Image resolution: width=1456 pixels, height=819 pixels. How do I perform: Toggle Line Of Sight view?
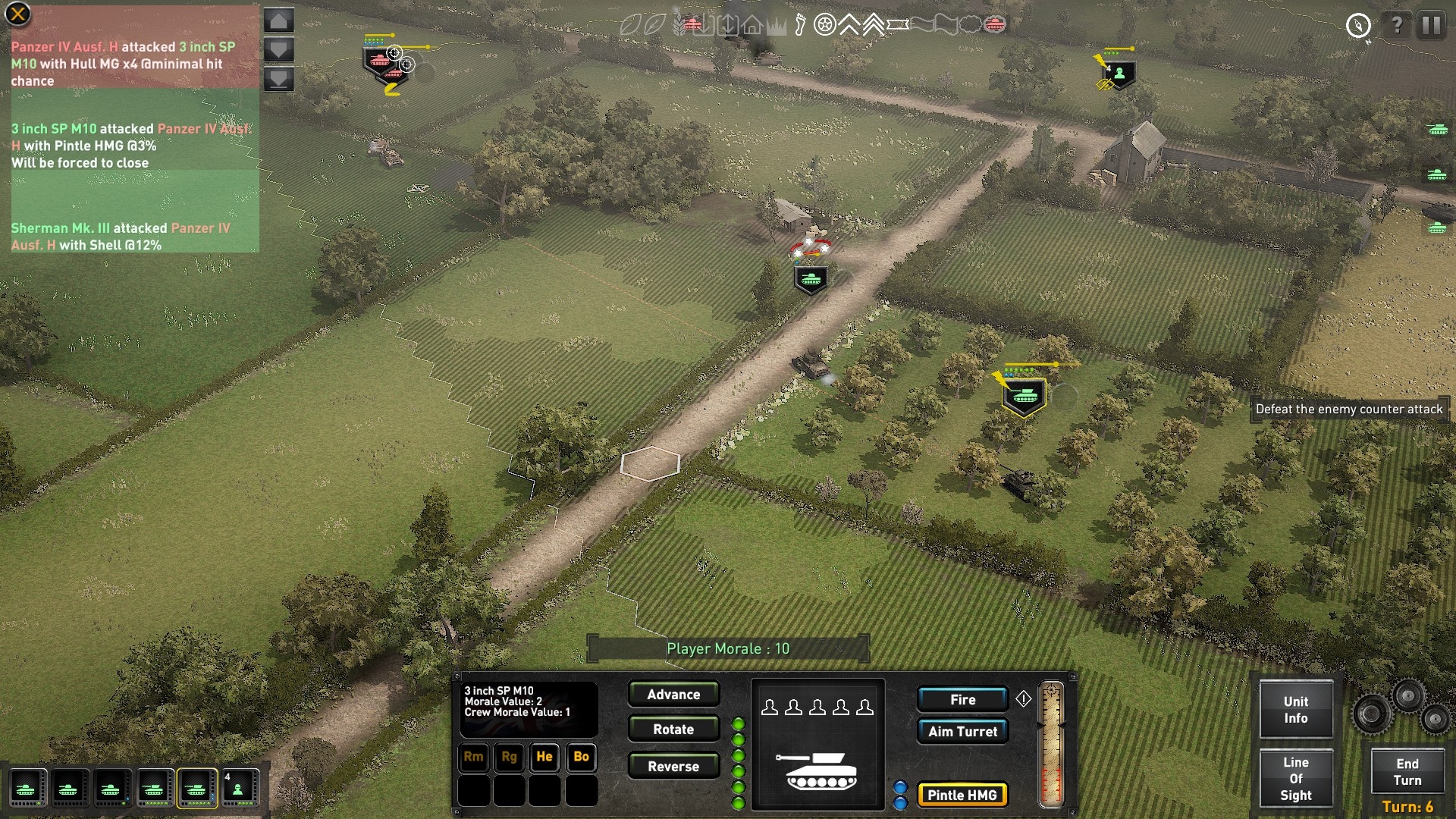pyautogui.click(x=1296, y=779)
